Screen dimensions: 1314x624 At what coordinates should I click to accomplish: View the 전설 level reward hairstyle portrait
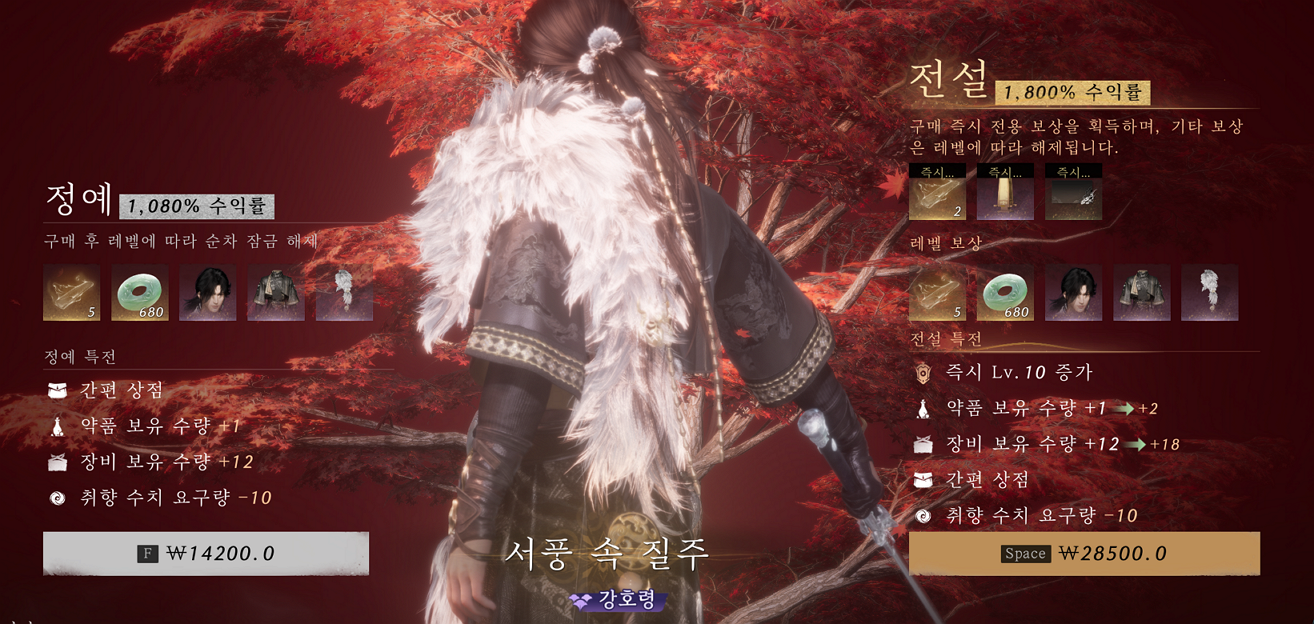(1073, 293)
